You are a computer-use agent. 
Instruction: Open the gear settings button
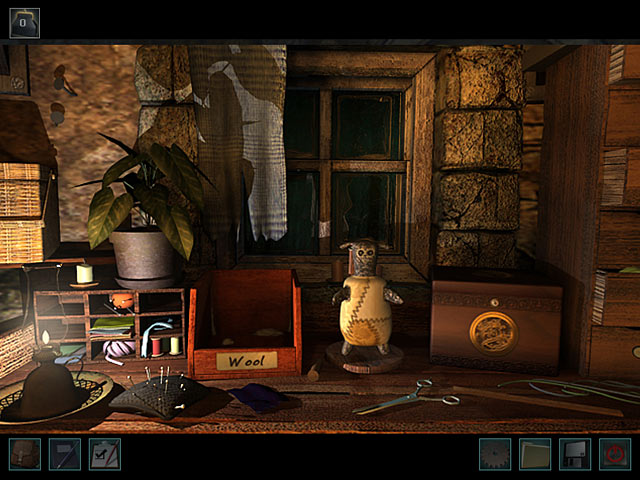pos(494,455)
